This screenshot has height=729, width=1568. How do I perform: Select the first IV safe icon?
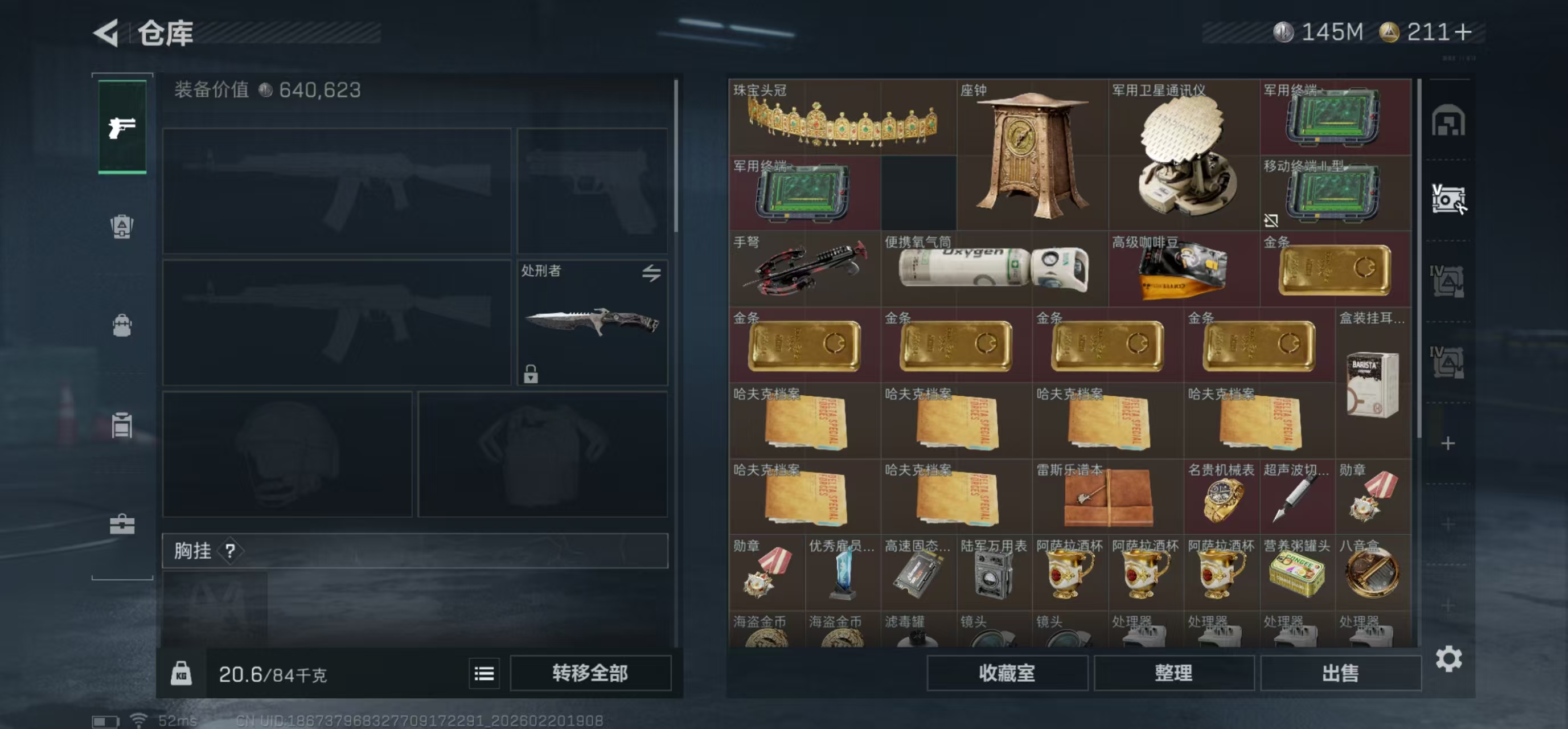coord(1448,280)
